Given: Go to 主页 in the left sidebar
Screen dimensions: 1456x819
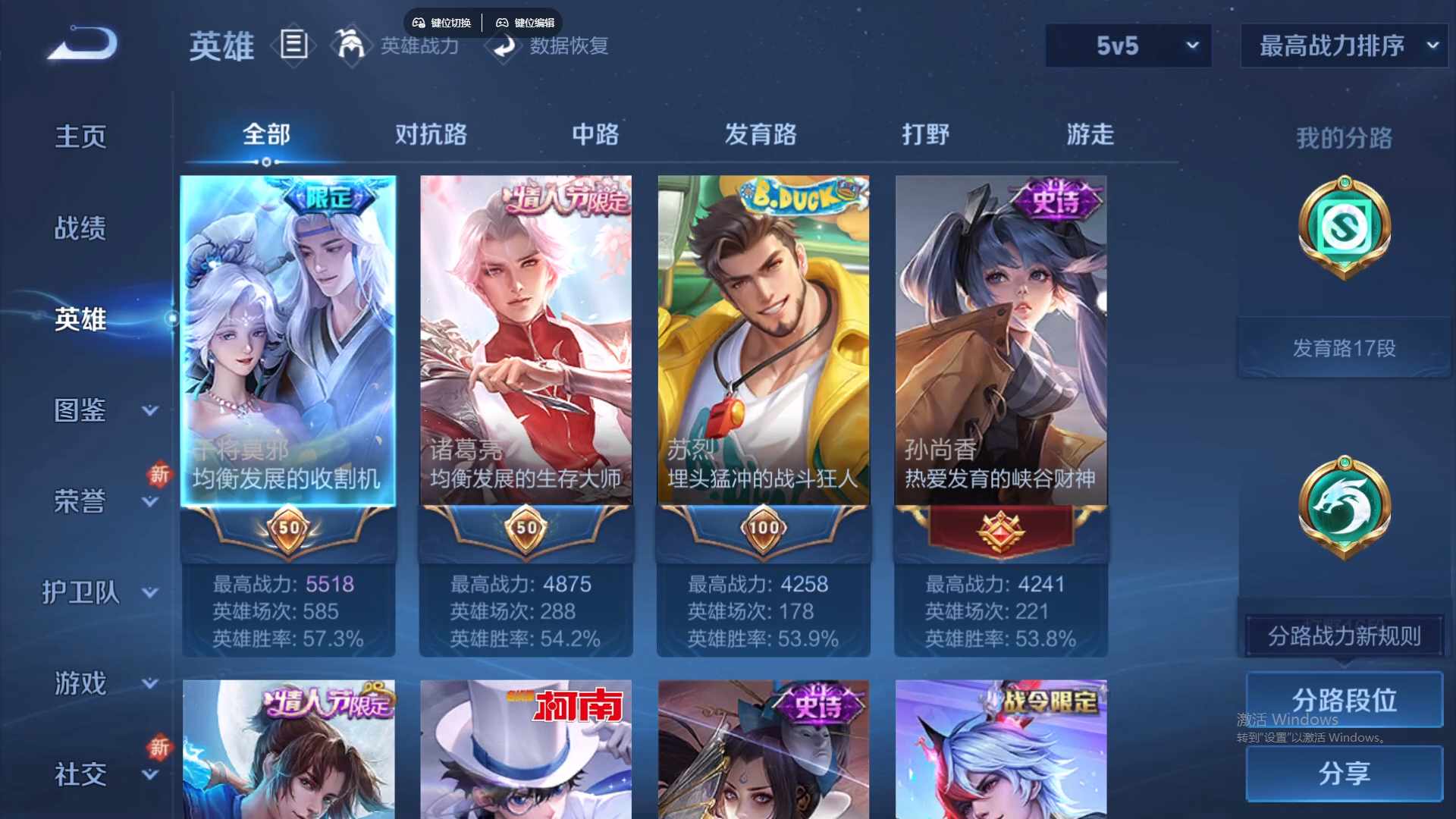Looking at the screenshot, I should [80, 136].
